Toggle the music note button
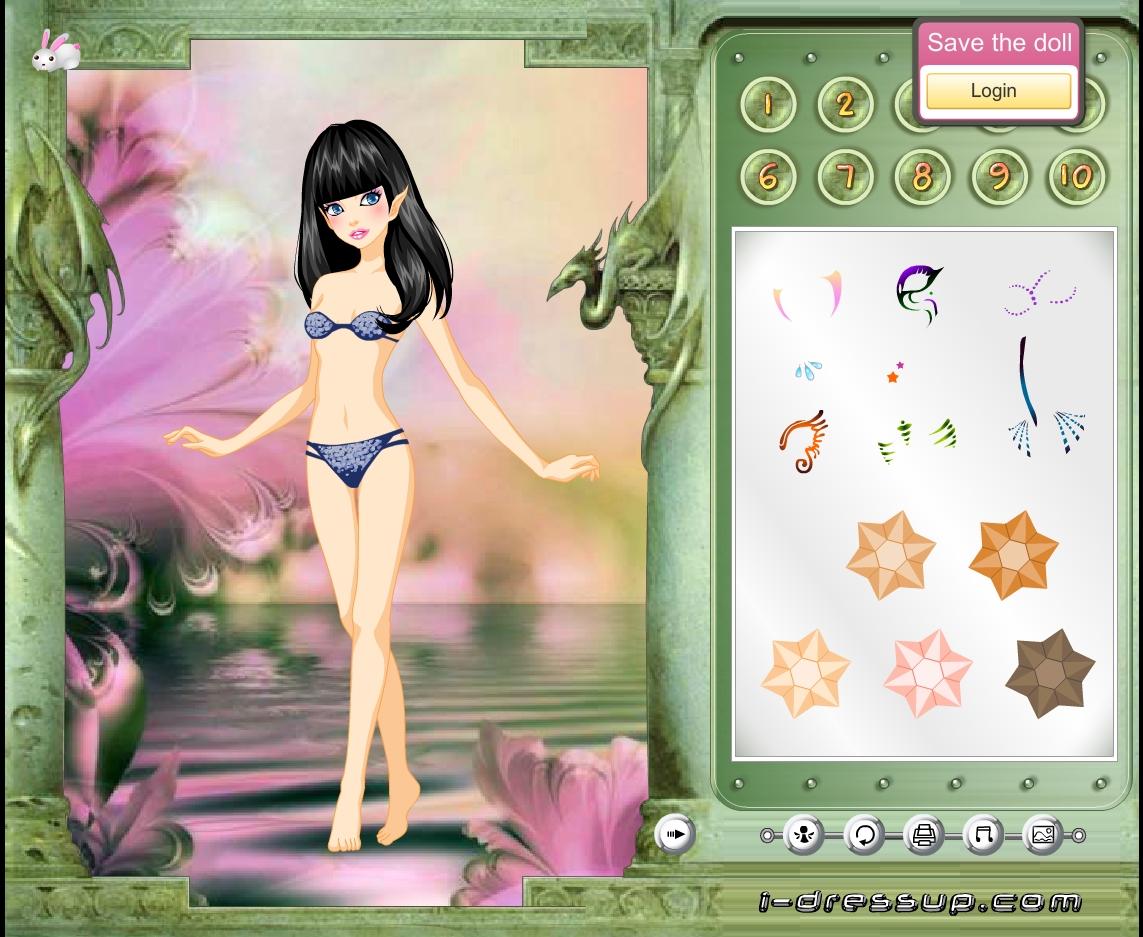 (983, 835)
